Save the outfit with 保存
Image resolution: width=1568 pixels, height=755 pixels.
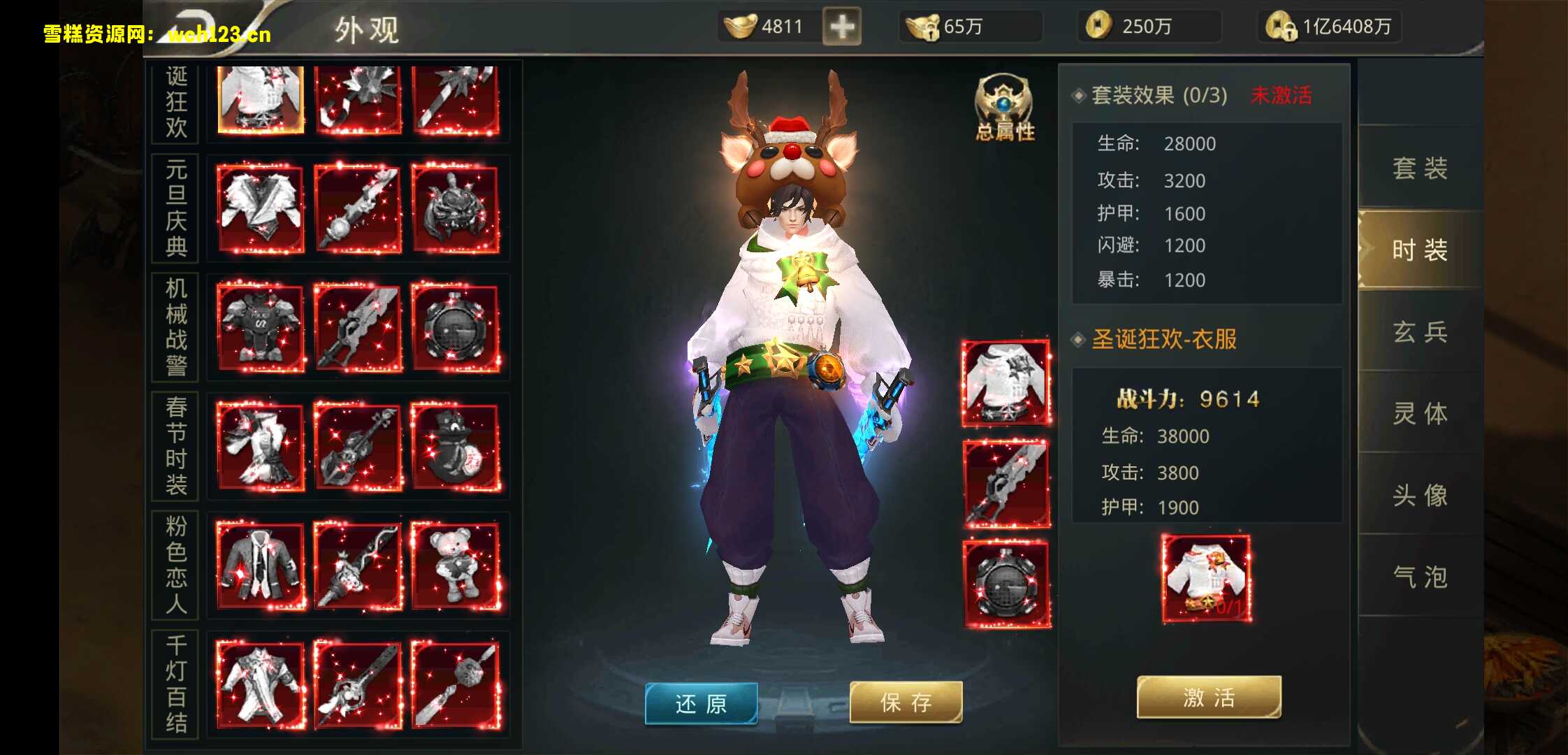click(x=906, y=702)
